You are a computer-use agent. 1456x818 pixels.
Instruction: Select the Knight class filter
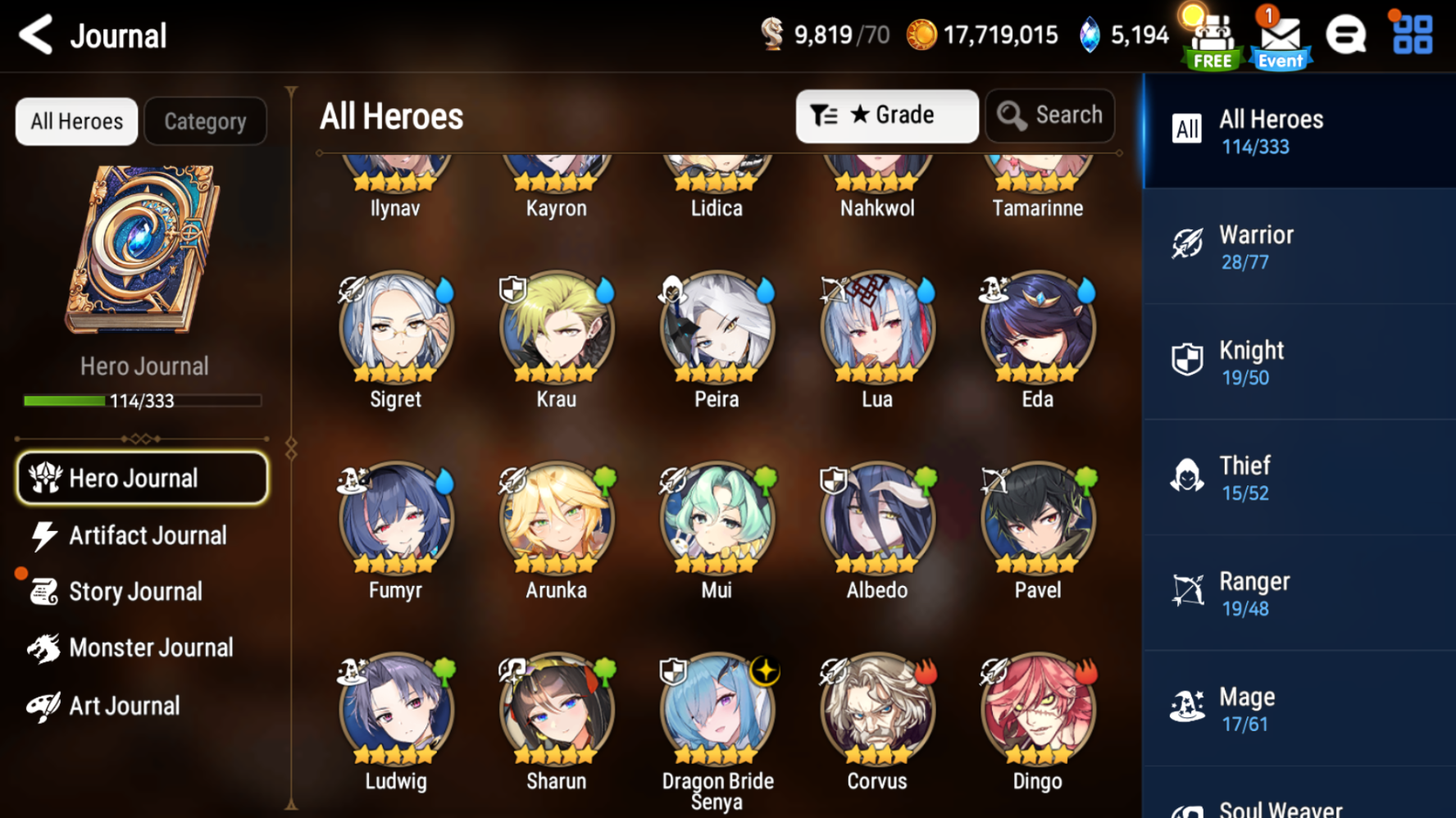point(1298,361)
